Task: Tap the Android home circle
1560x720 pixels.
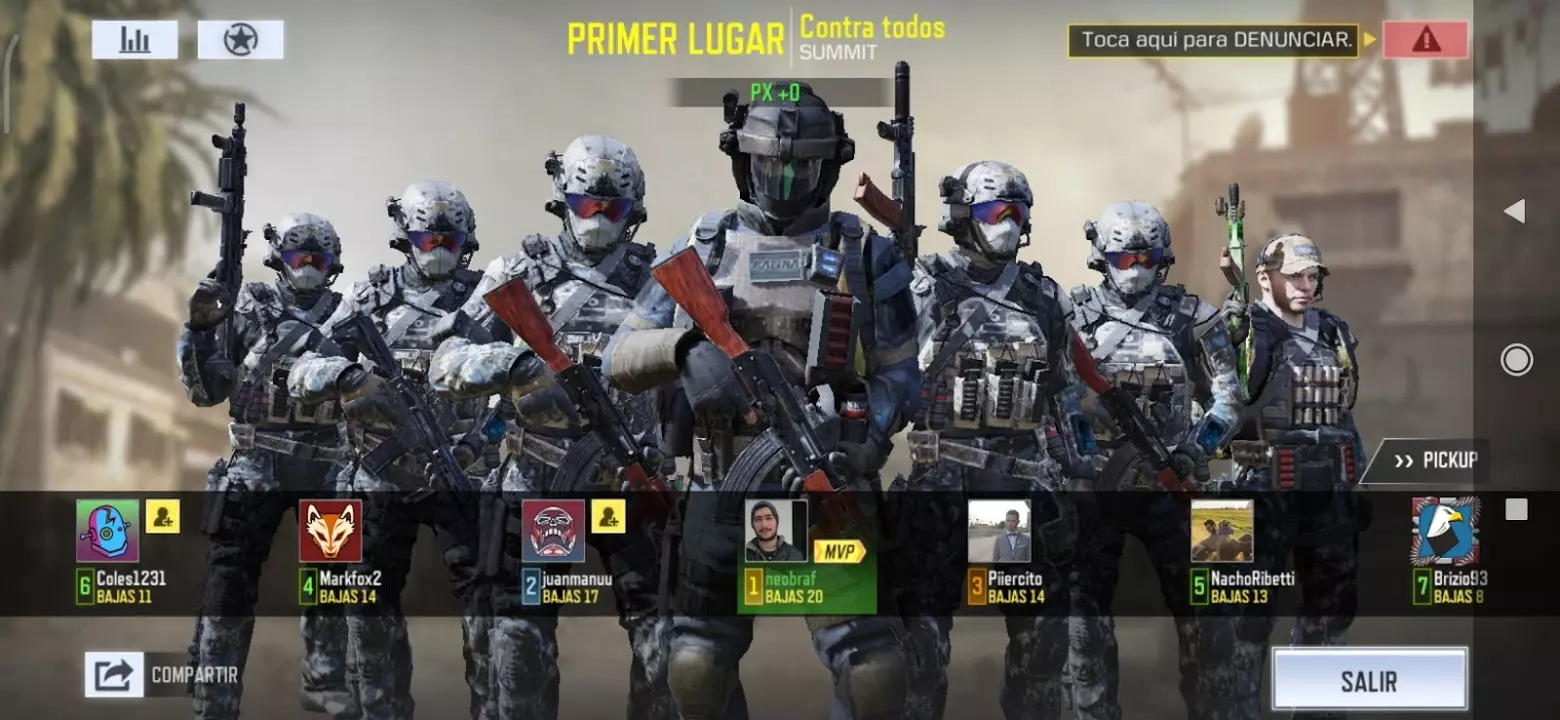Action: point(1516,360)
